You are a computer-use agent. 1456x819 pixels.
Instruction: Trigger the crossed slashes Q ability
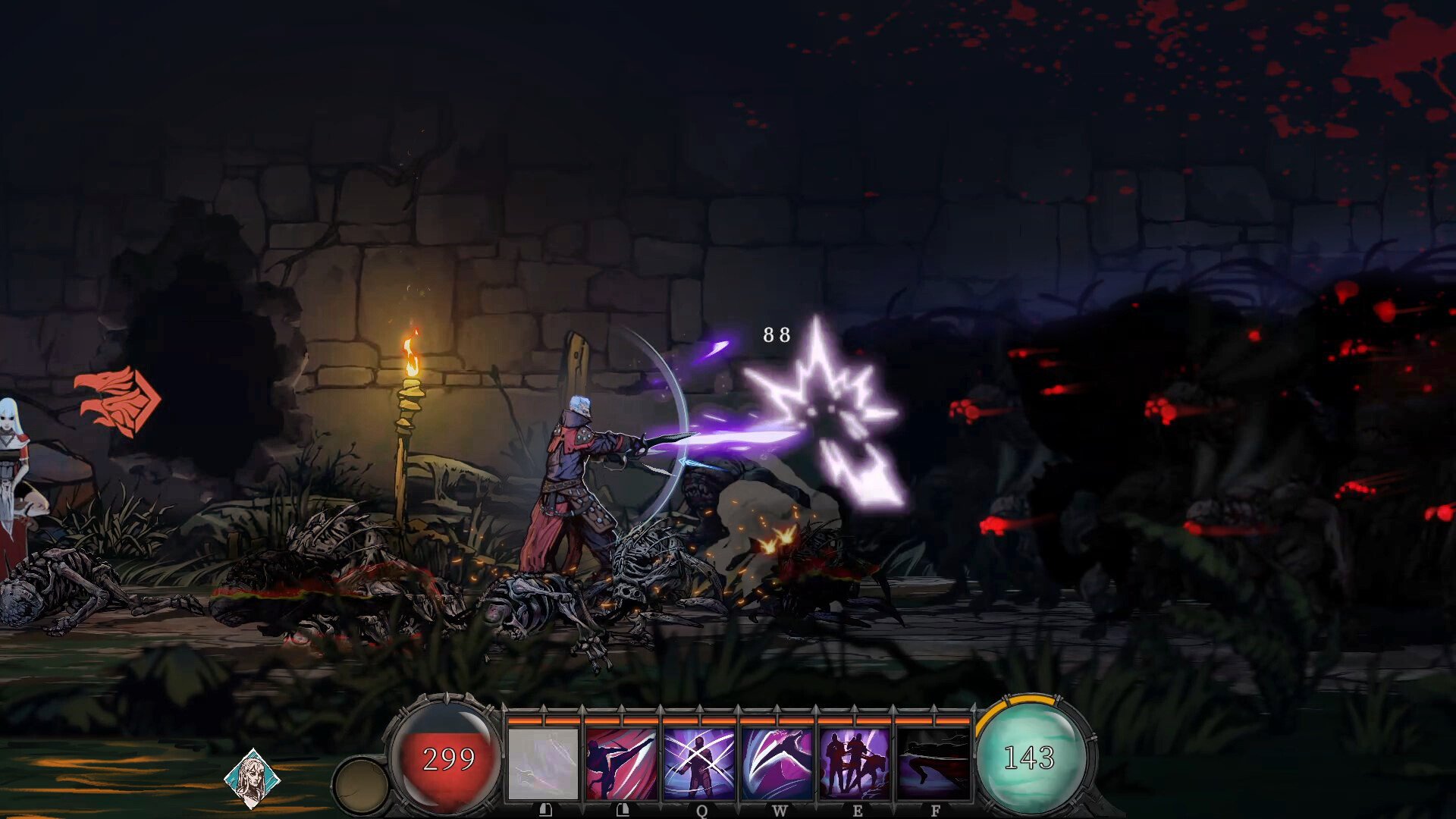[x=699, y=762]
